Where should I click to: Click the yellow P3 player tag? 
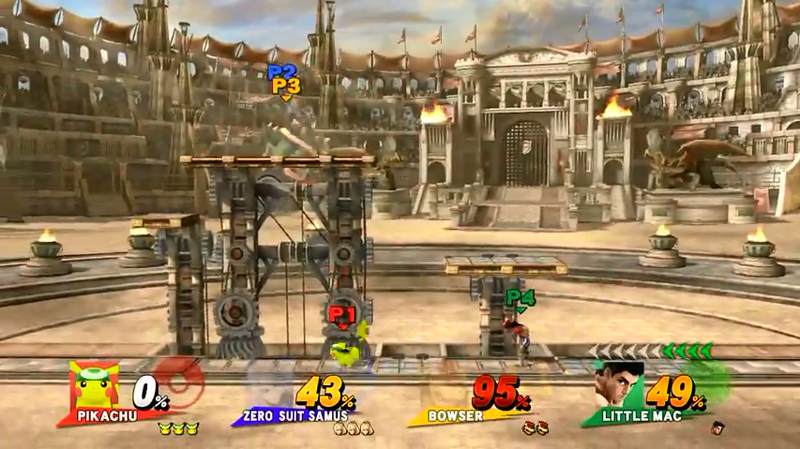coord(286,87)
